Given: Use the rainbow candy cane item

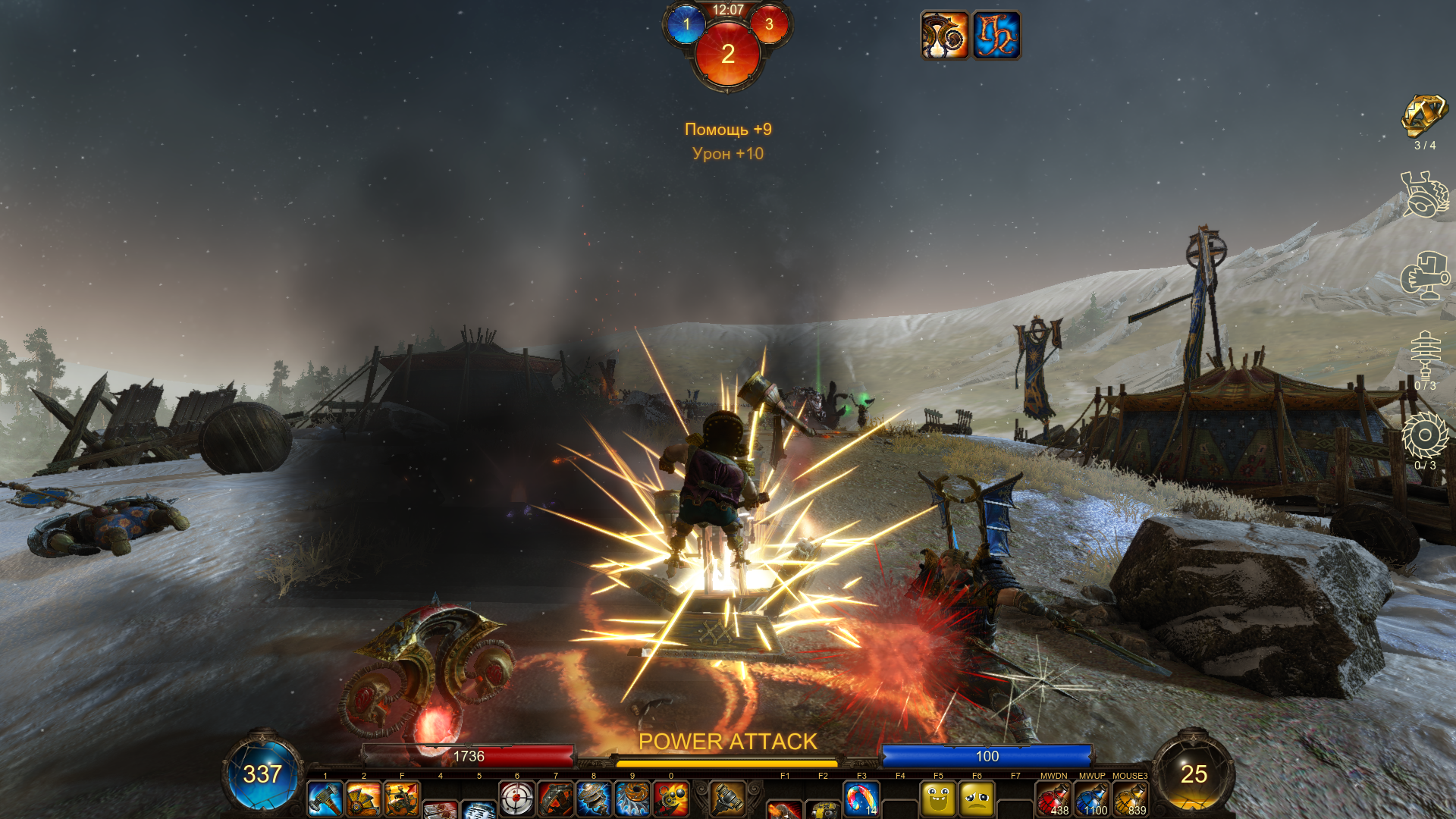Looking at the screenshot, I should click(x=861, y=799).
